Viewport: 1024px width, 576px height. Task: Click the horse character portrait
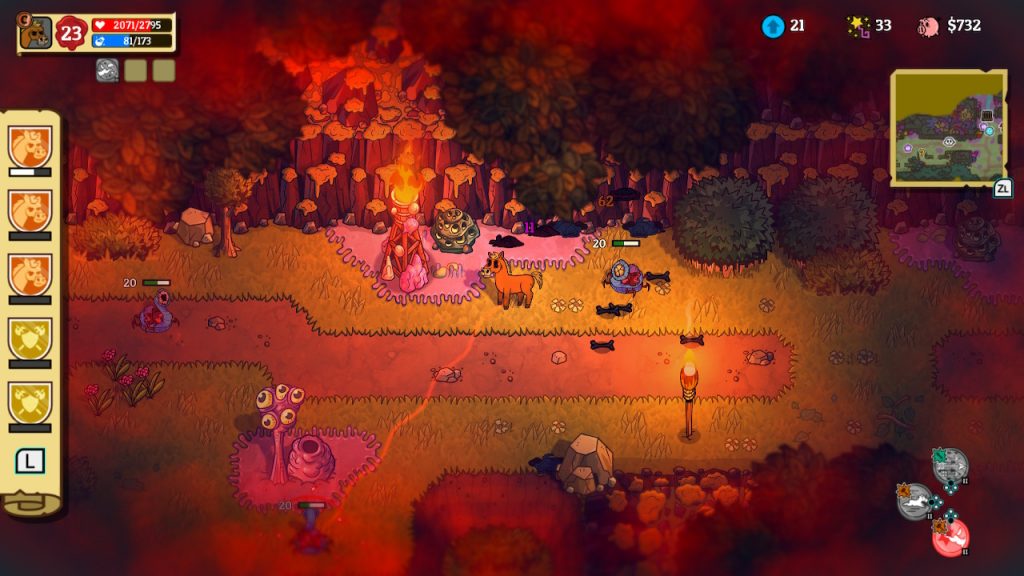click(36, 32)
